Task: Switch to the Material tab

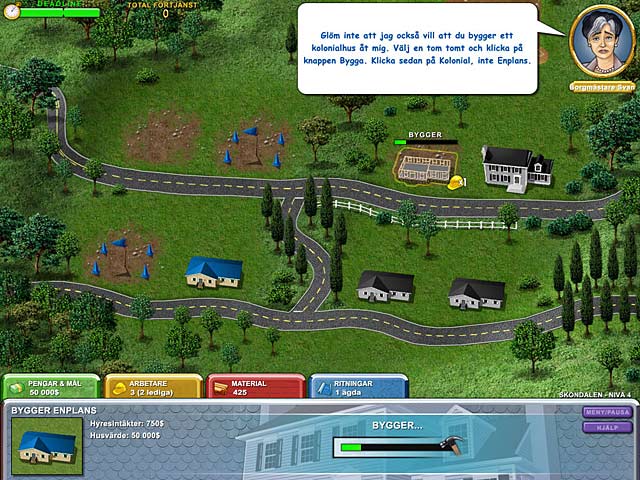Action: click(x=255, y=388)
